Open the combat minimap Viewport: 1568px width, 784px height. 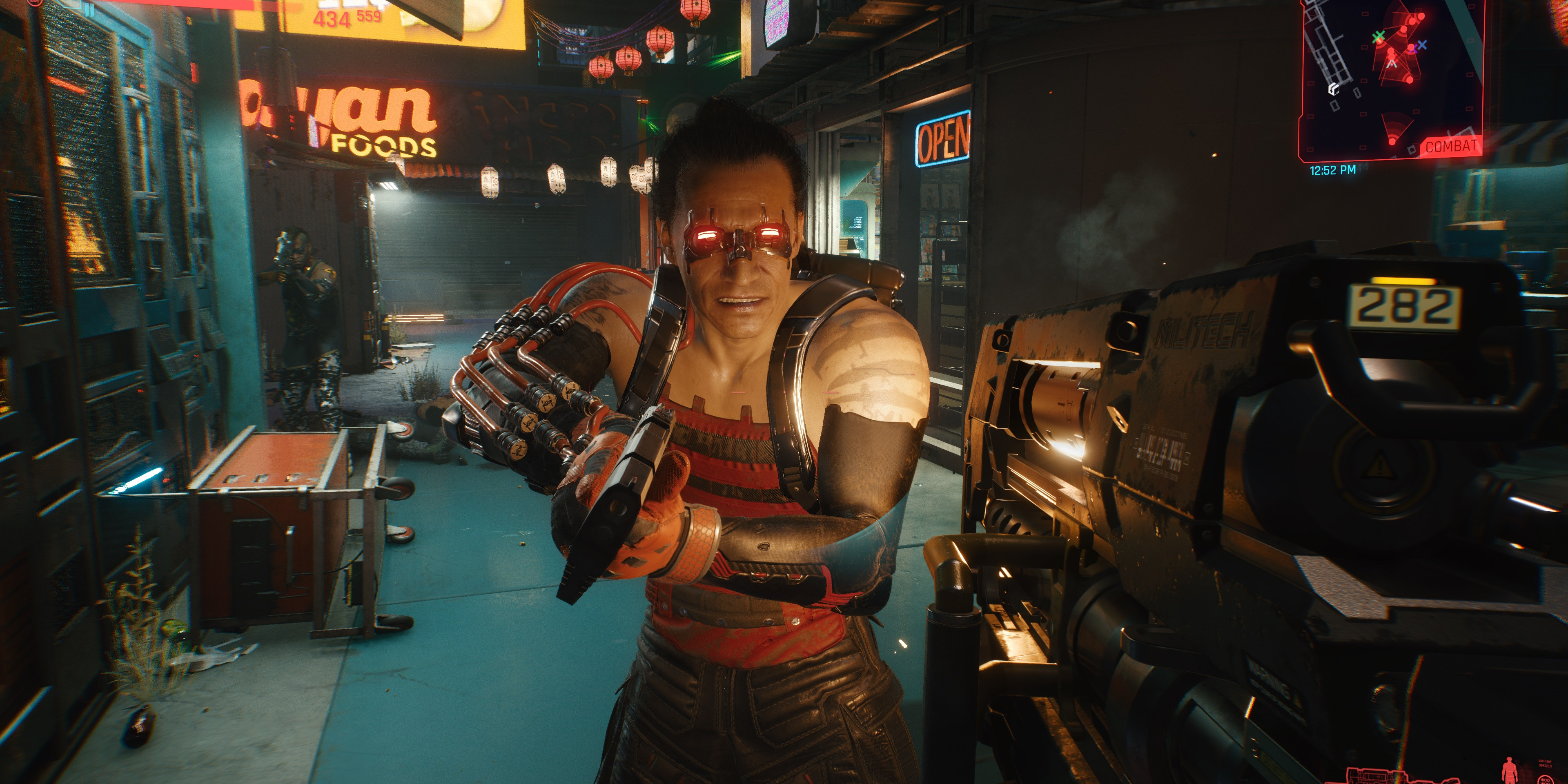tap(1392, 79)
